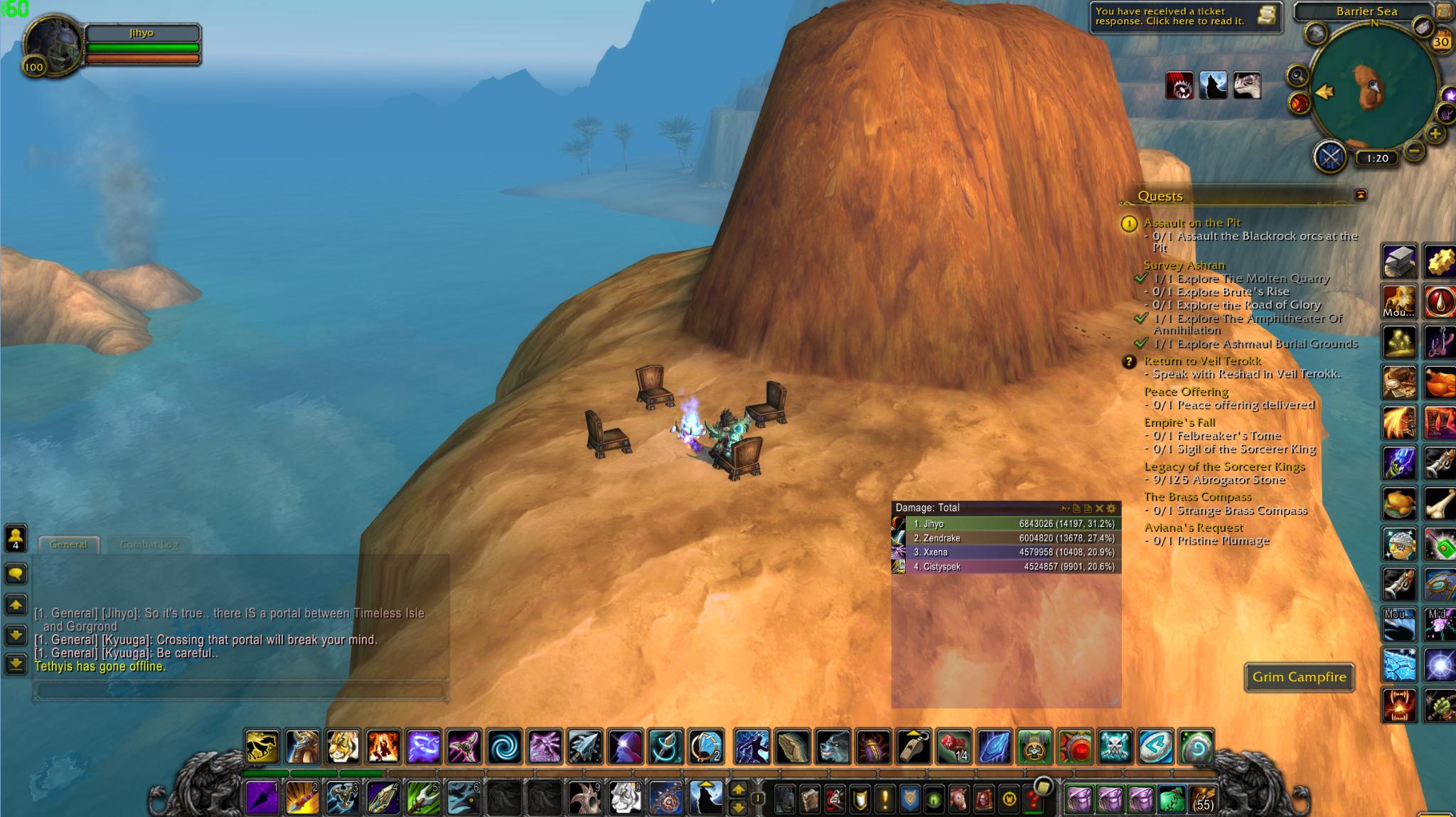Click the report document icon on Damage: Total
The width and height of the screenshot is (1456, 817).
pos(1076,509)
